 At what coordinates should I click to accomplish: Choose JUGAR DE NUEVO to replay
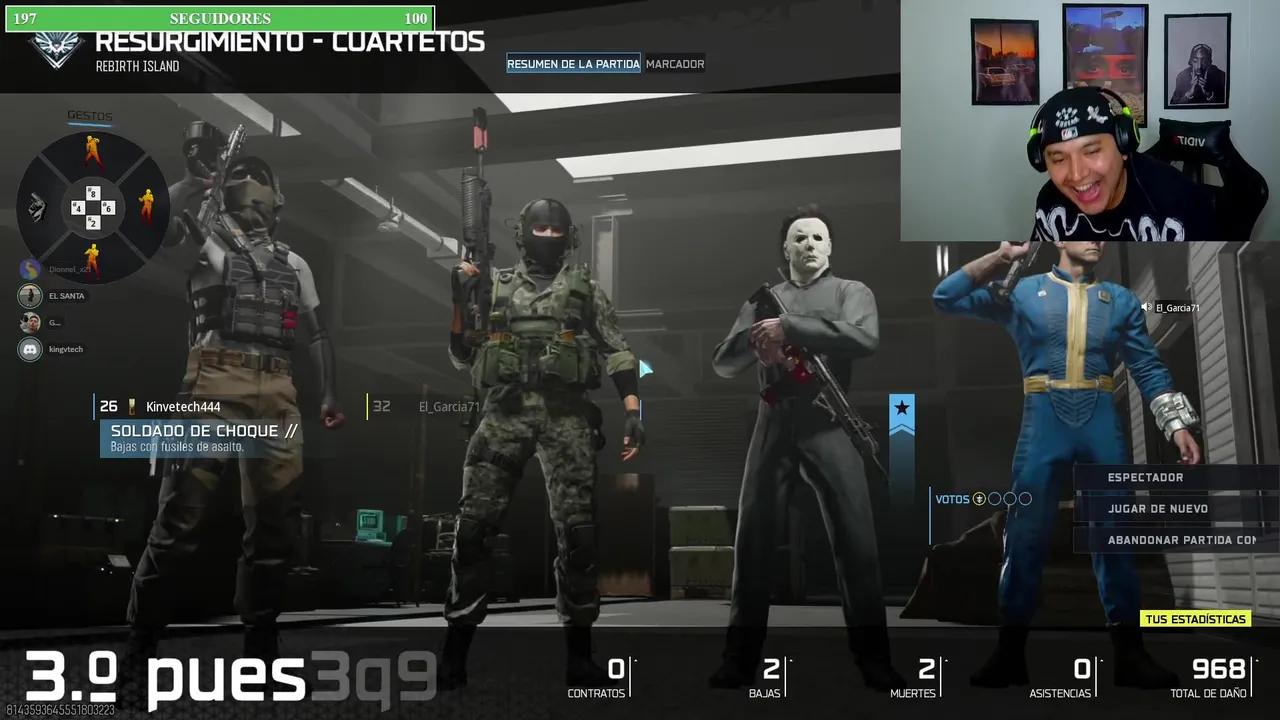[x=1158, y=508]
